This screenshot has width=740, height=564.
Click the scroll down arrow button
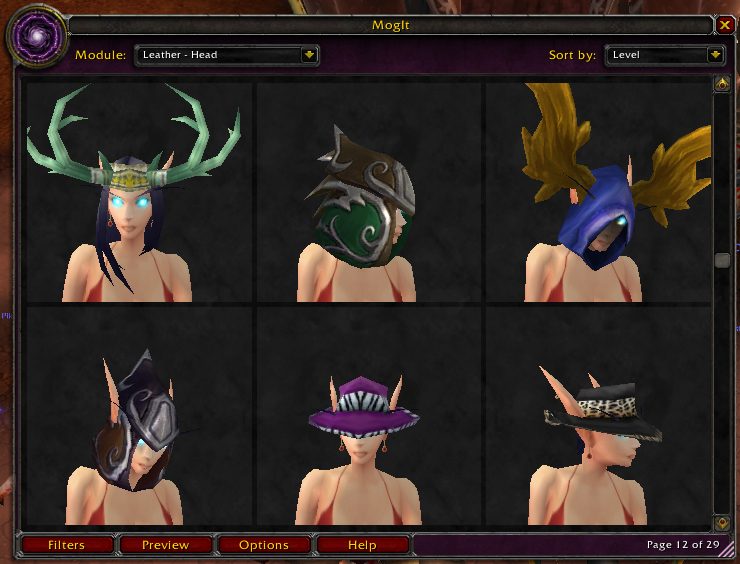point(721,522)
